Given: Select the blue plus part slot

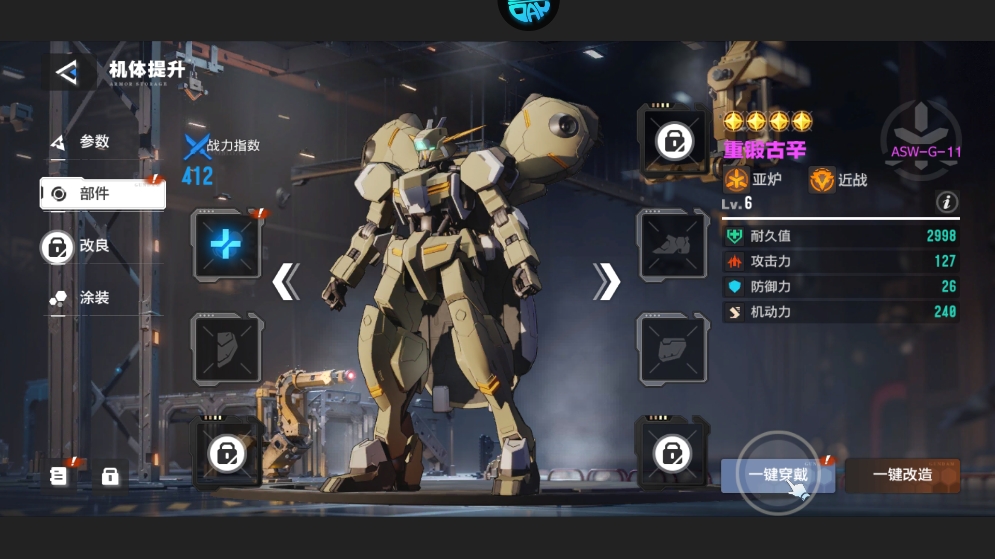Looking at the screenshot, I should 226,244.
